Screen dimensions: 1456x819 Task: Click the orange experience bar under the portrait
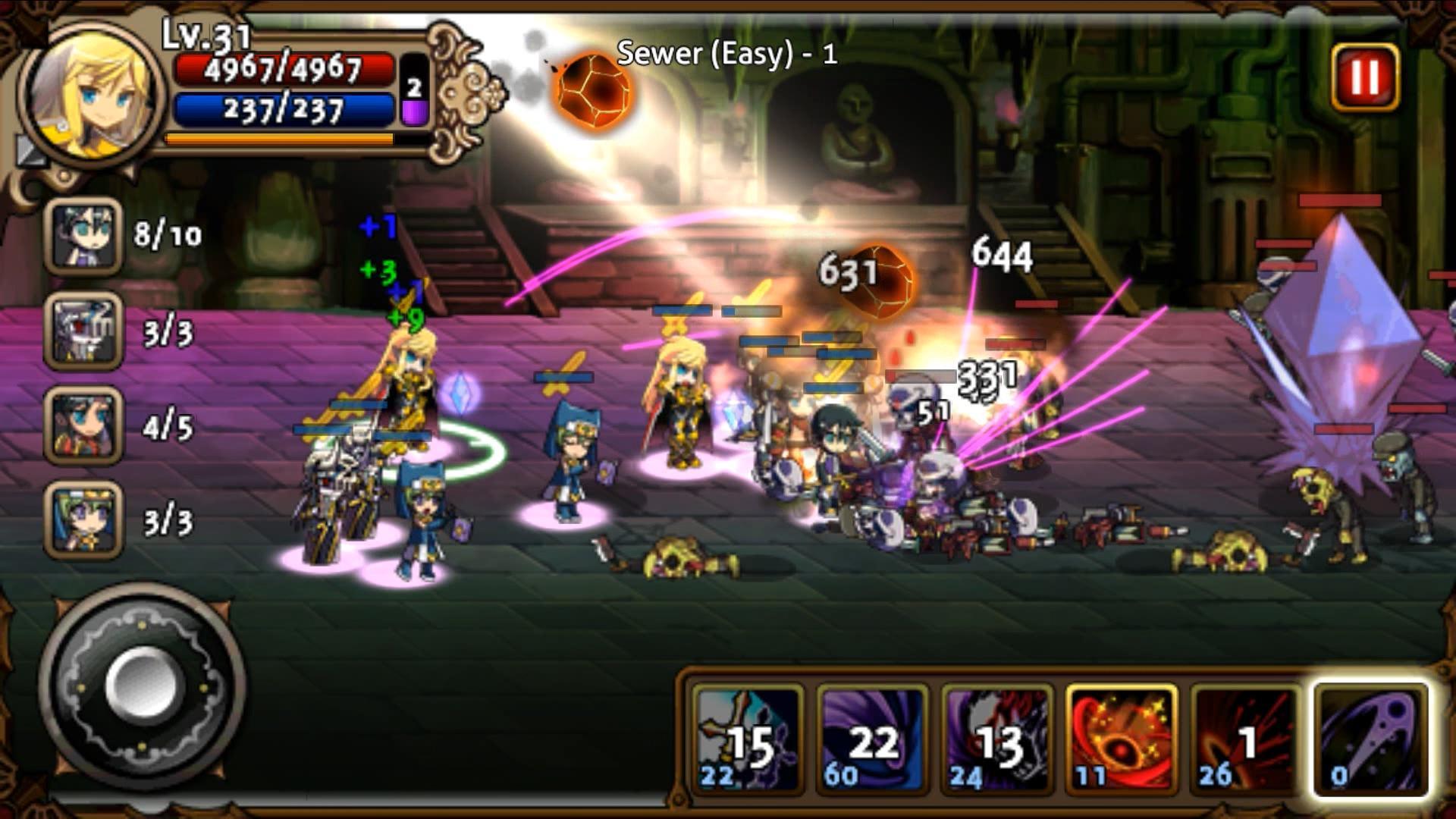coord(281,139)
